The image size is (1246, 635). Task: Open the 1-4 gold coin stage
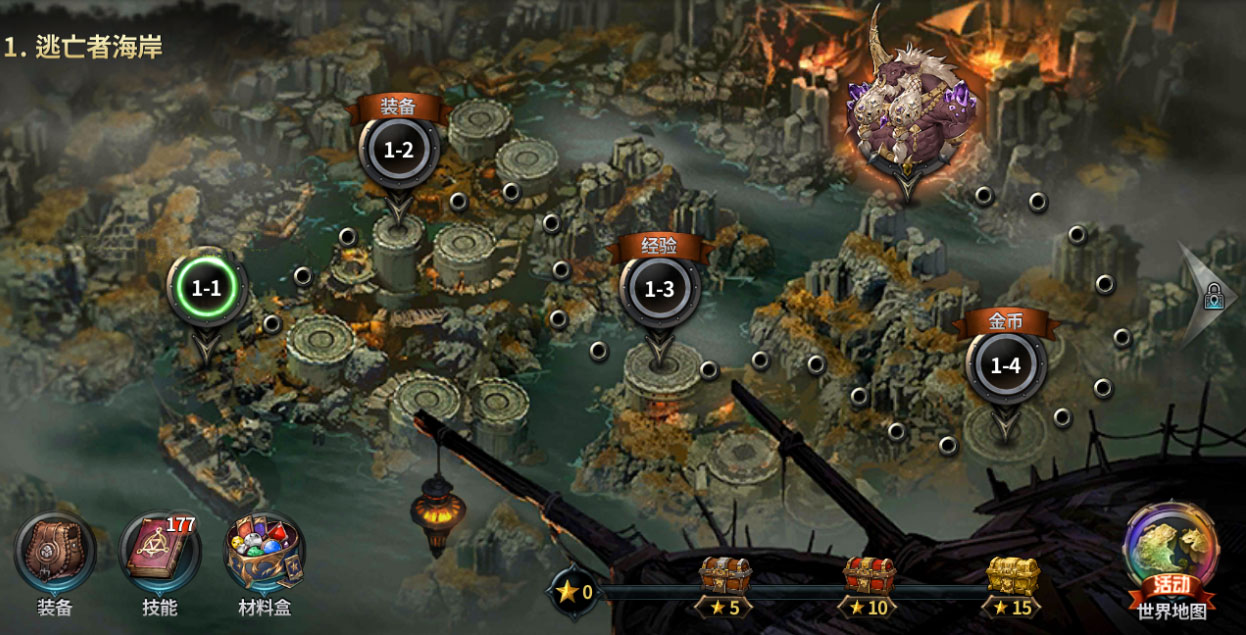[1005, 365]
